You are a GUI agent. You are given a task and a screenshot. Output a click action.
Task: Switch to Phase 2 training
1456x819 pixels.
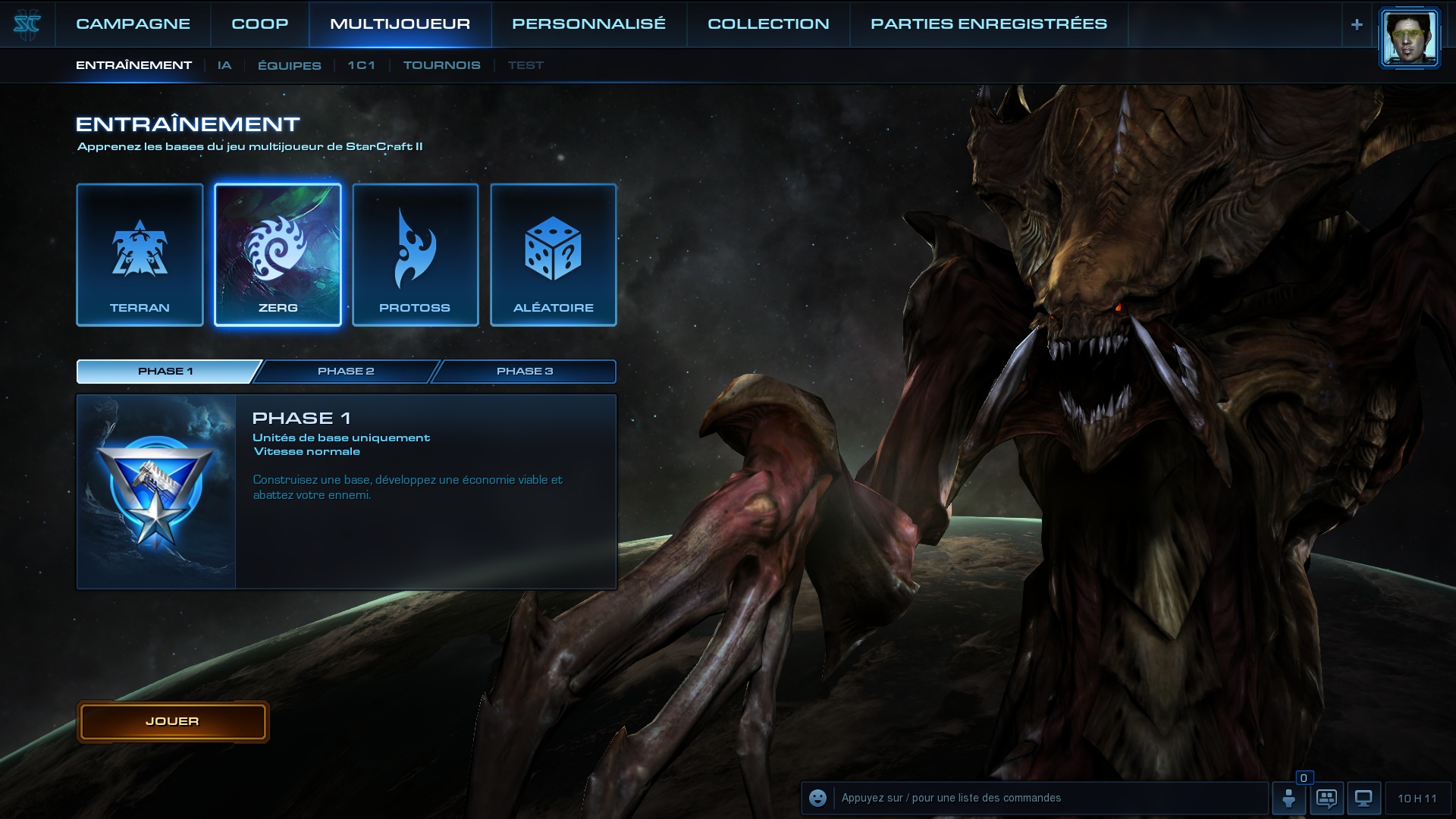(346, 371)
